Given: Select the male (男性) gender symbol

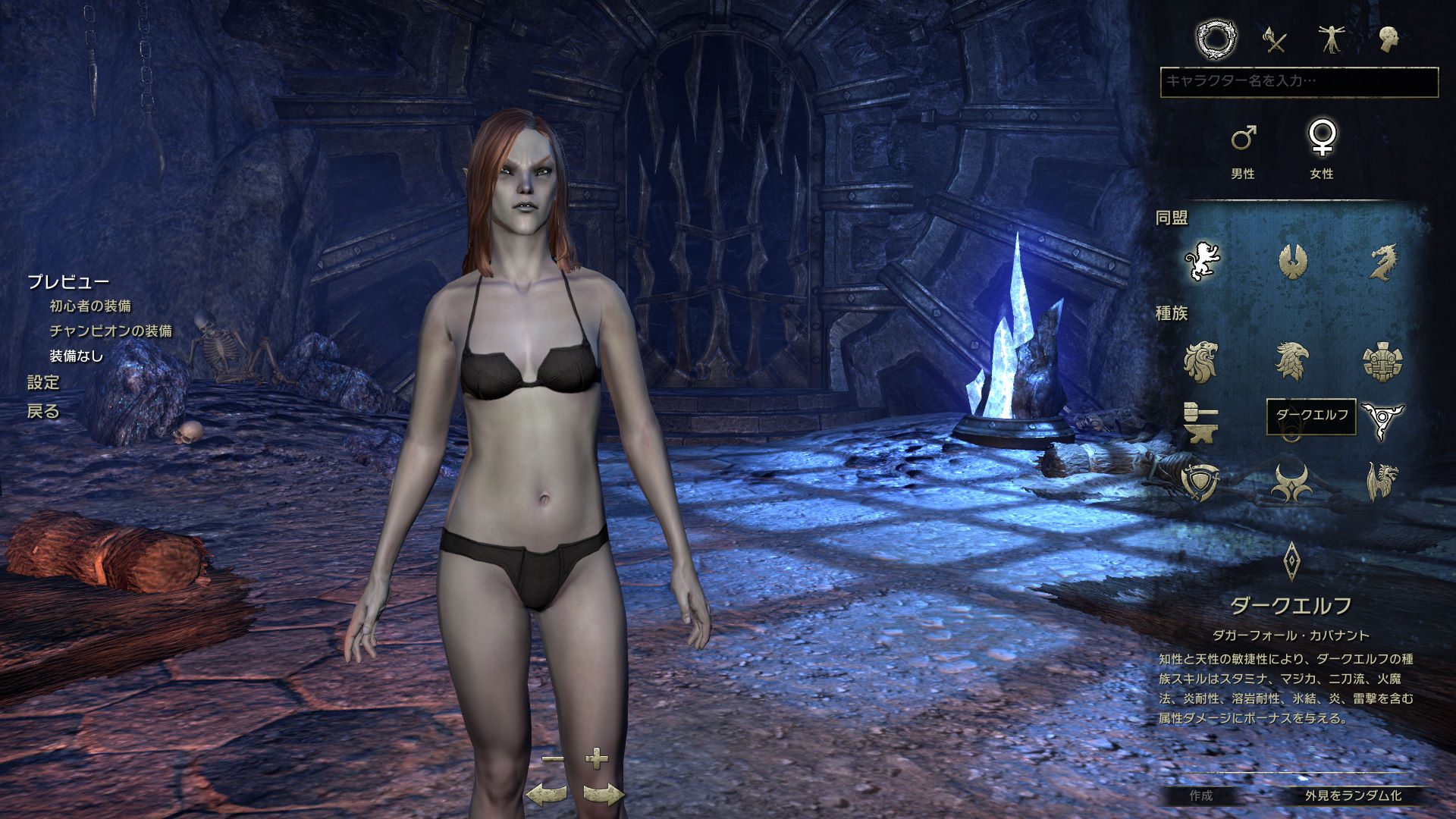Looking at the screenshot, I should click(x=1243, y=138).
